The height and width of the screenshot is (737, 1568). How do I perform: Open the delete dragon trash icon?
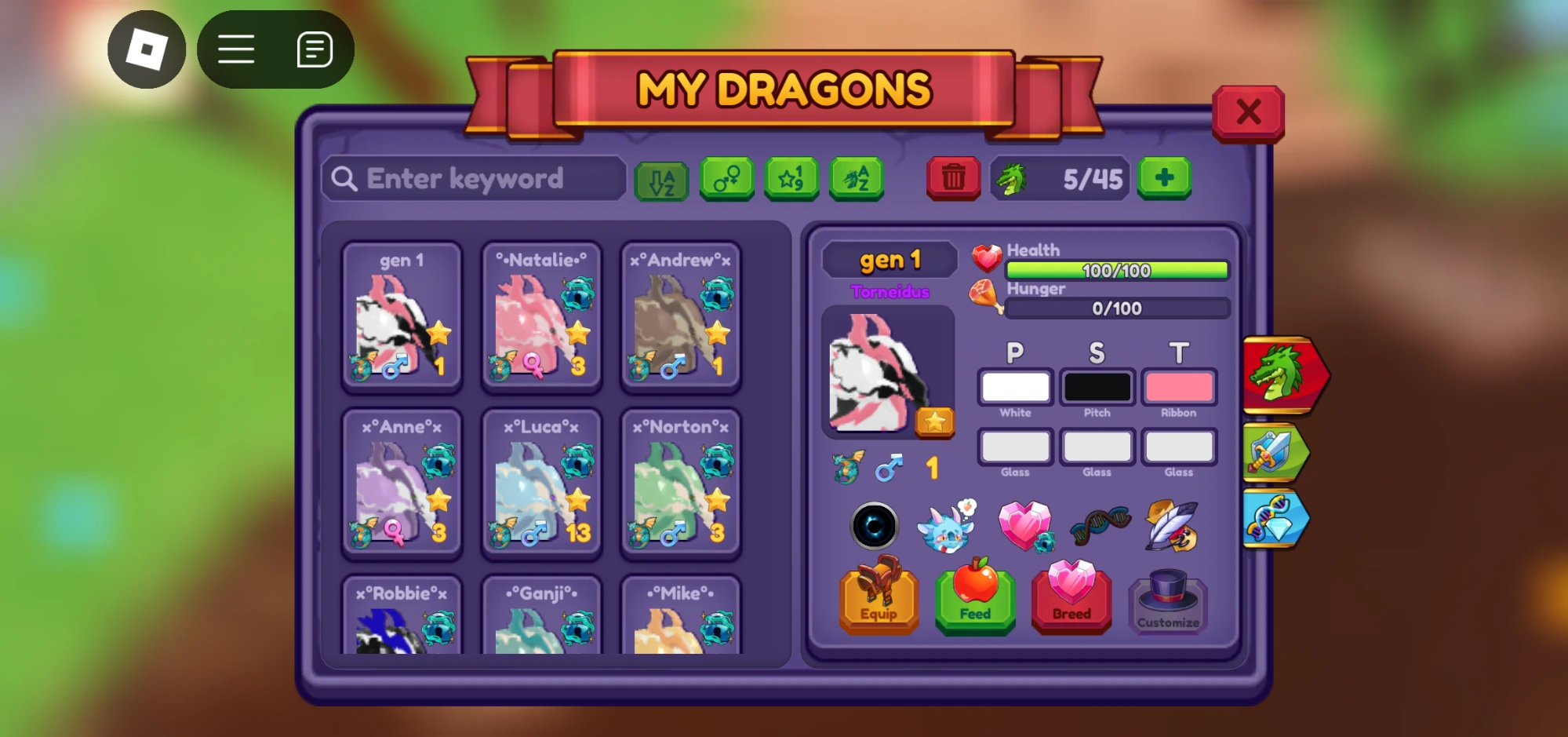pyautogui.click(x=952, y=179)
